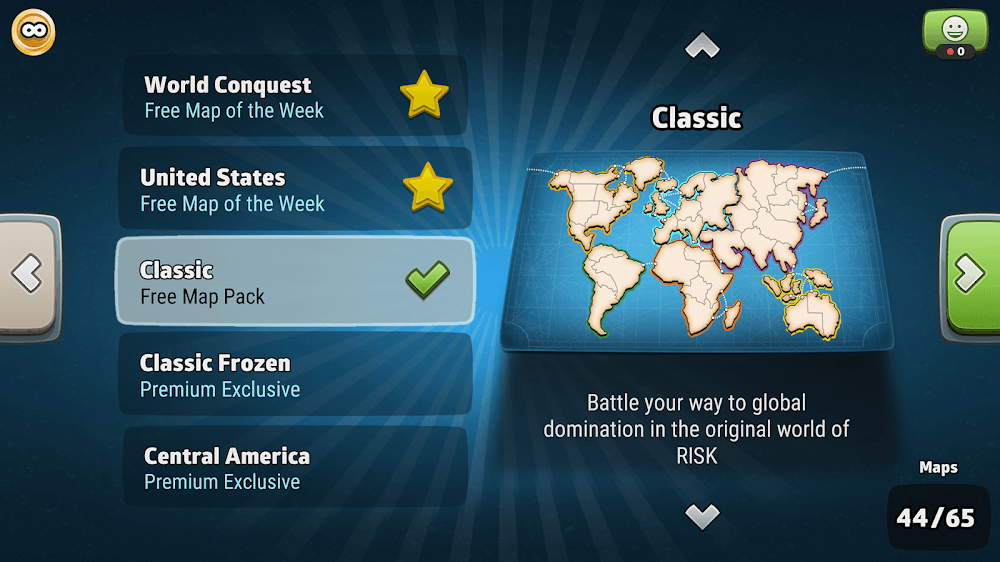
Task: Click the up chevron above the Classic title
Action: (x=702, y=46)
